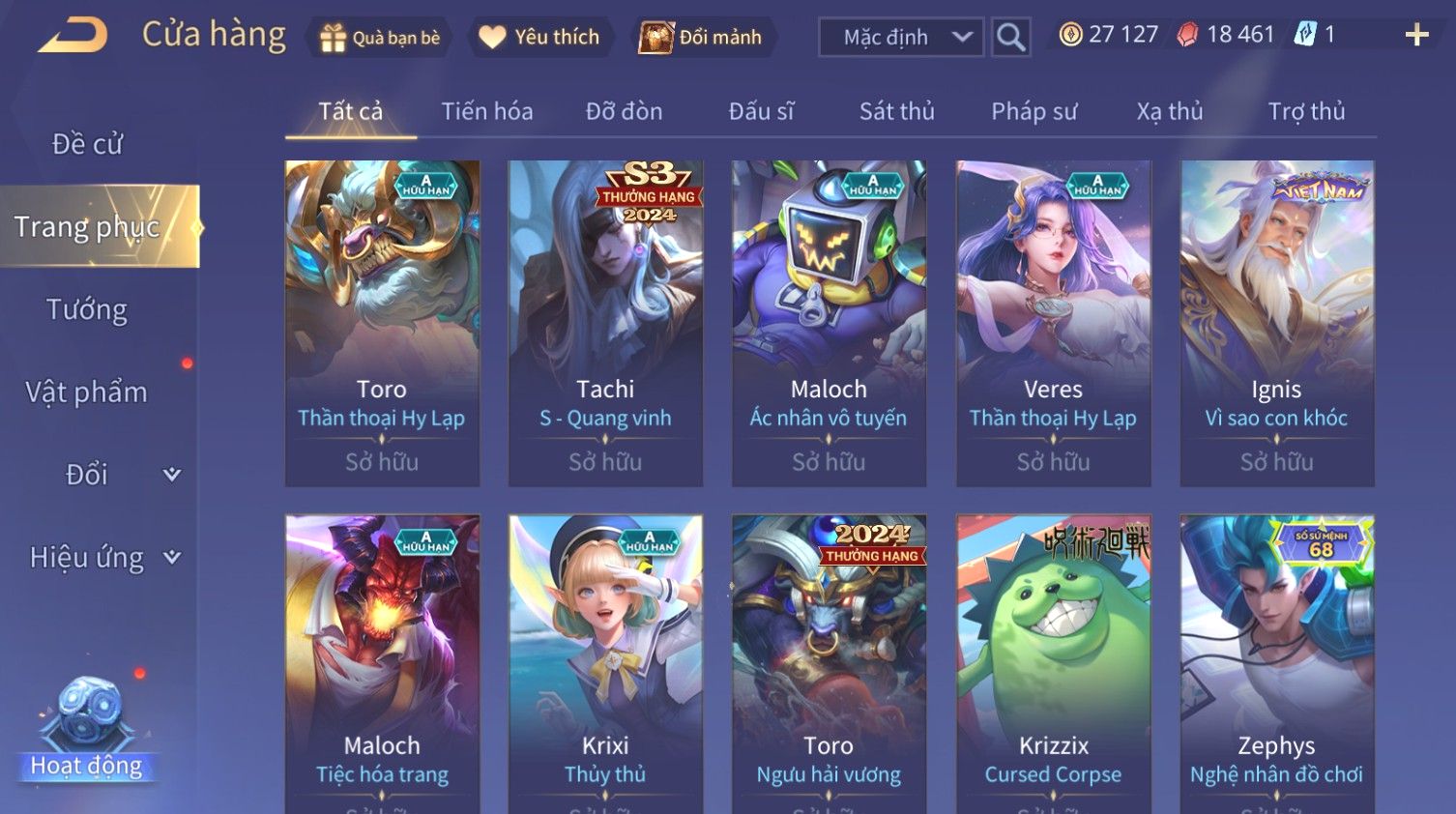Viewport: 1456px width, 814px height.
Task: Switch to the Tiến hóa tab
Action: click(x=486, y=112)
